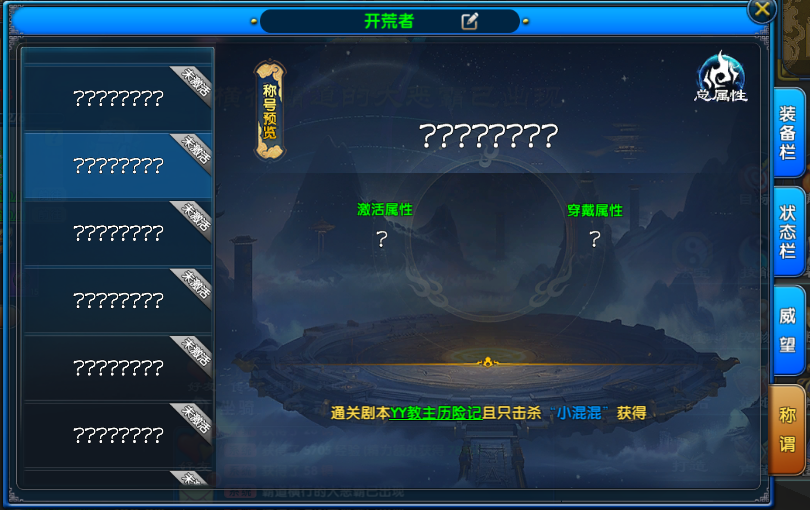Open the 称号预览 title preview
This screenshot has height=510, width=810.
[269, 110]
